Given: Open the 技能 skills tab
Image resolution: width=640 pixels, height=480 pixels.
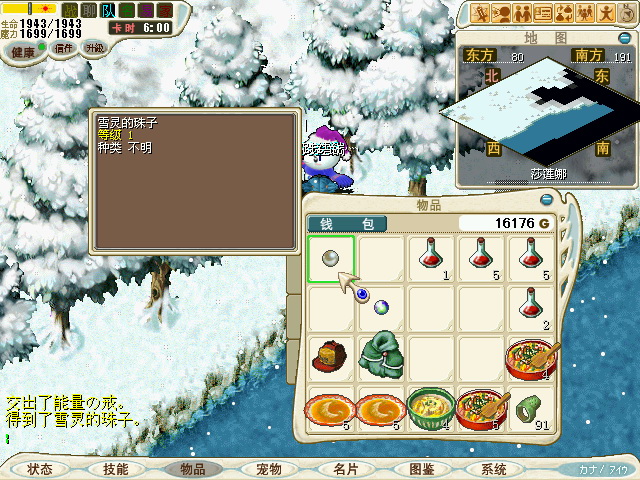Looking at the screenshot, I should [x=115, y=469].
